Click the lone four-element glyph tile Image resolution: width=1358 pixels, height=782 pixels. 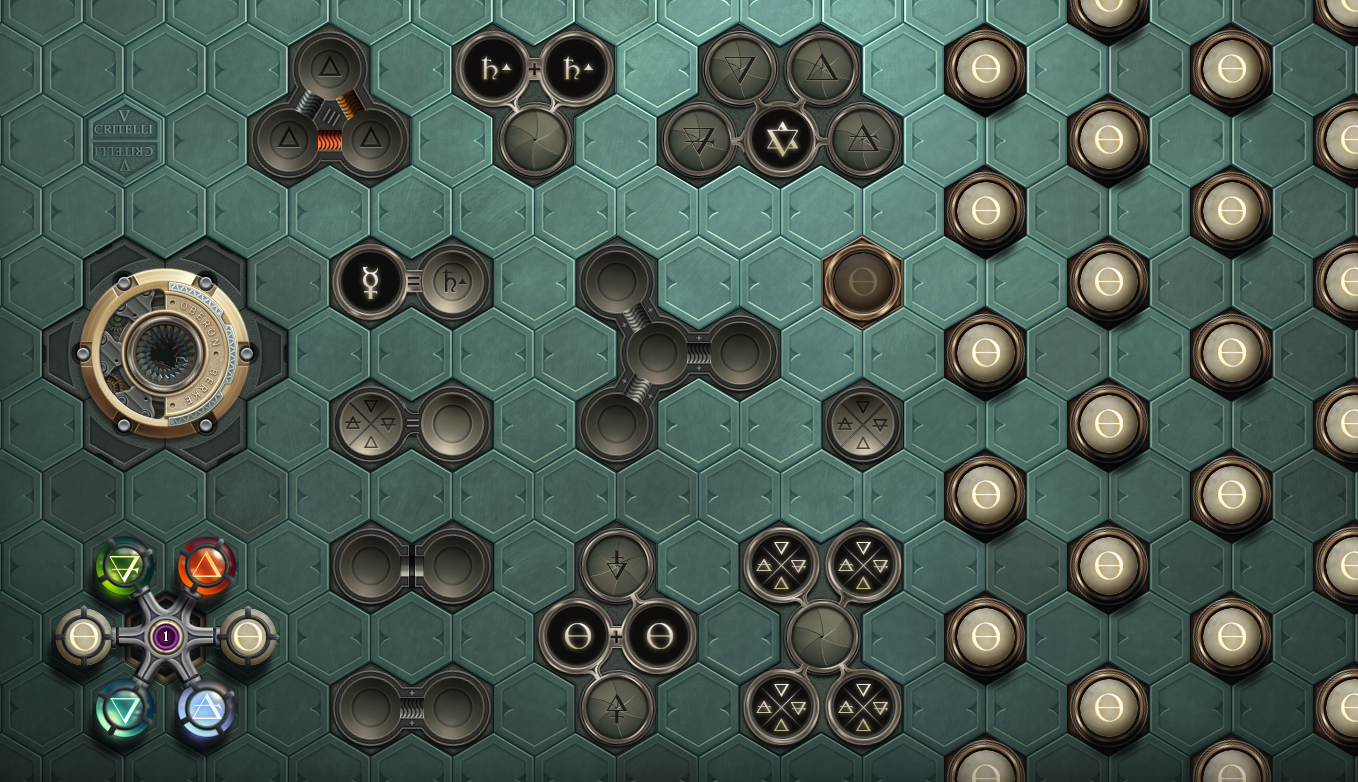tap(862, 424)
